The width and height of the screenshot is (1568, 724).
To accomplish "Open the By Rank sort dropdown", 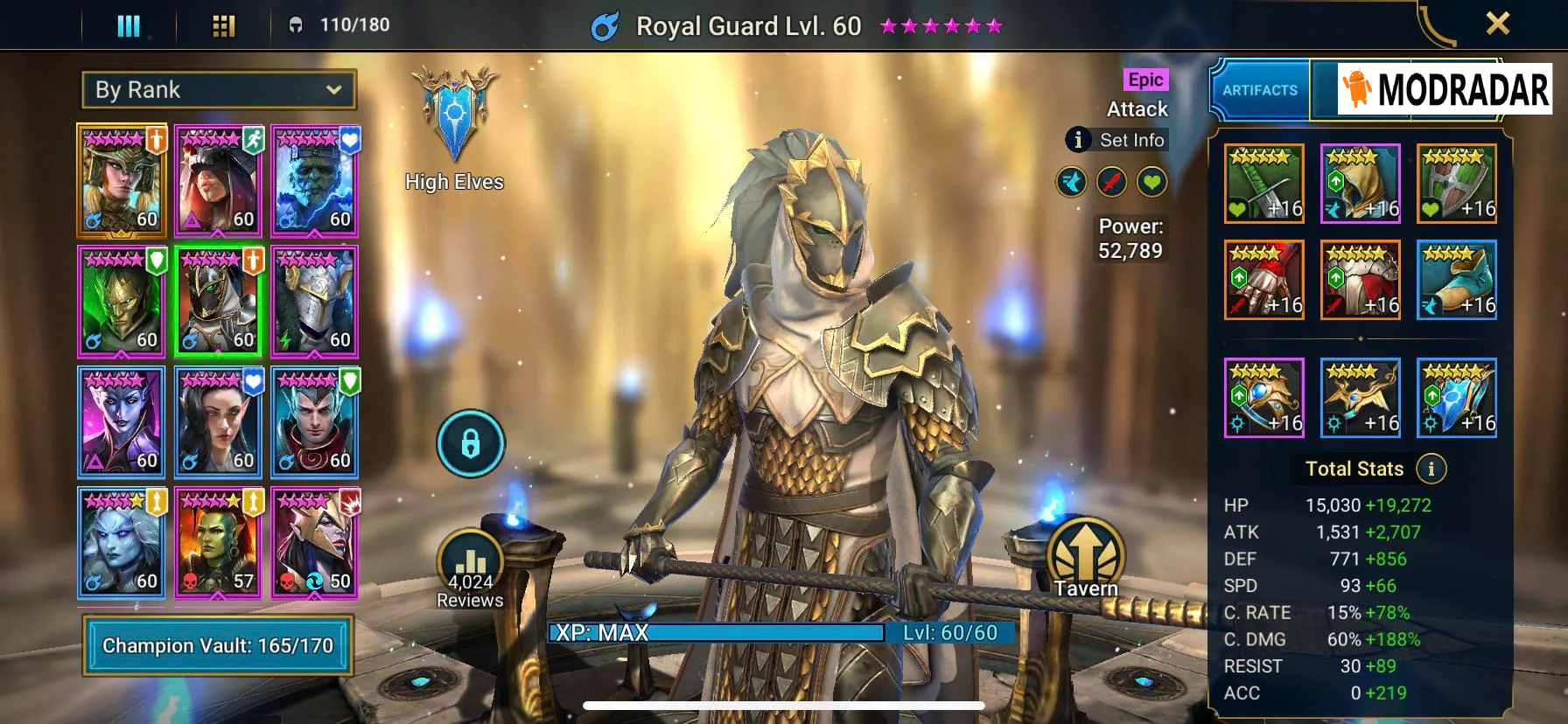I will (219, 90).
